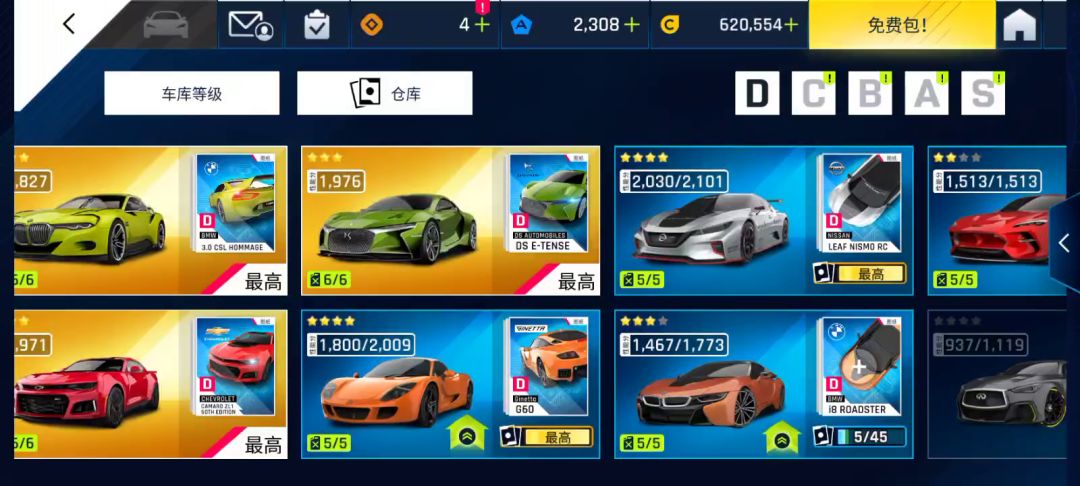Select the BMW 3.0 CSL Hommage card

coord(150,220)
